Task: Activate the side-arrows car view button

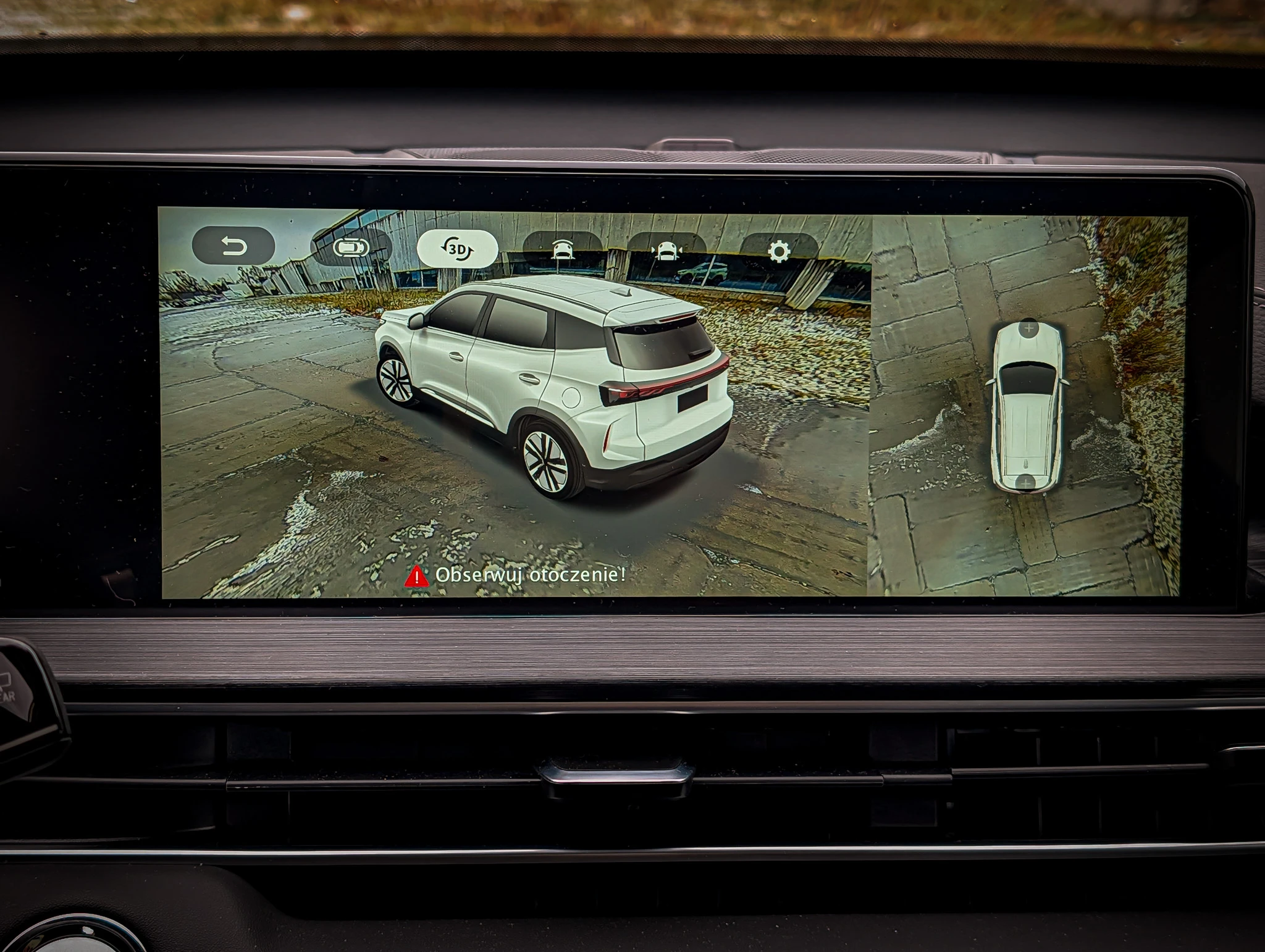Action: coord(666,251)
